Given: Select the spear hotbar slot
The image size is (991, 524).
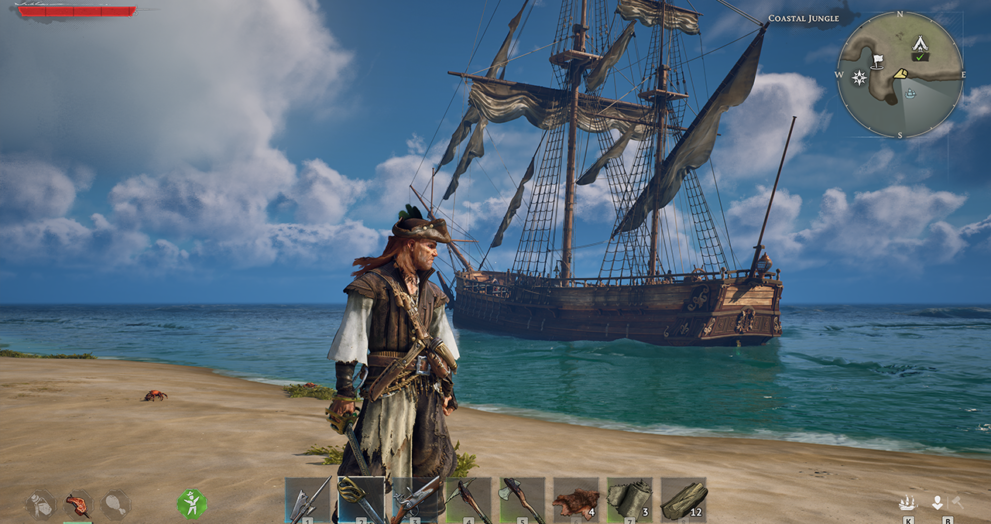Looking at the screenshot, I should point(308,499).
